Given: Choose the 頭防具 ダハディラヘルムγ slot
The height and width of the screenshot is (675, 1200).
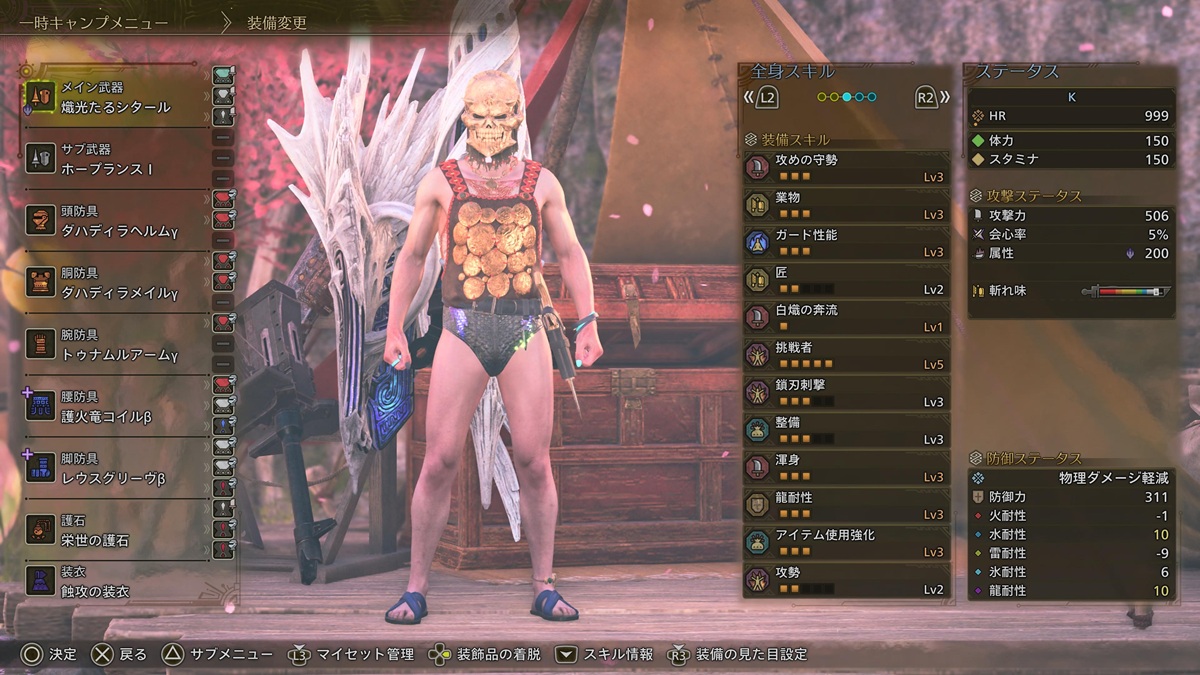Looking at the screenshot, I should click(x=115, y=221).
